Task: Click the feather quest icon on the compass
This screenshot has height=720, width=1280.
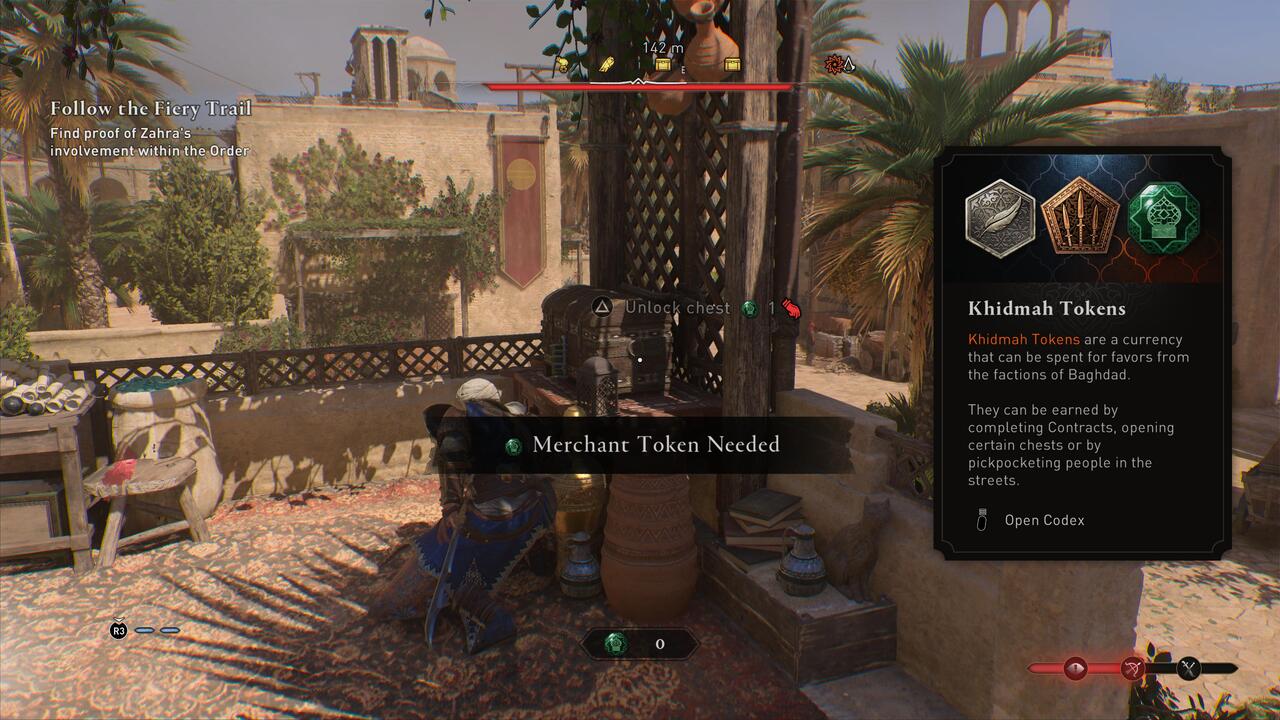Action: coord(605,64)
